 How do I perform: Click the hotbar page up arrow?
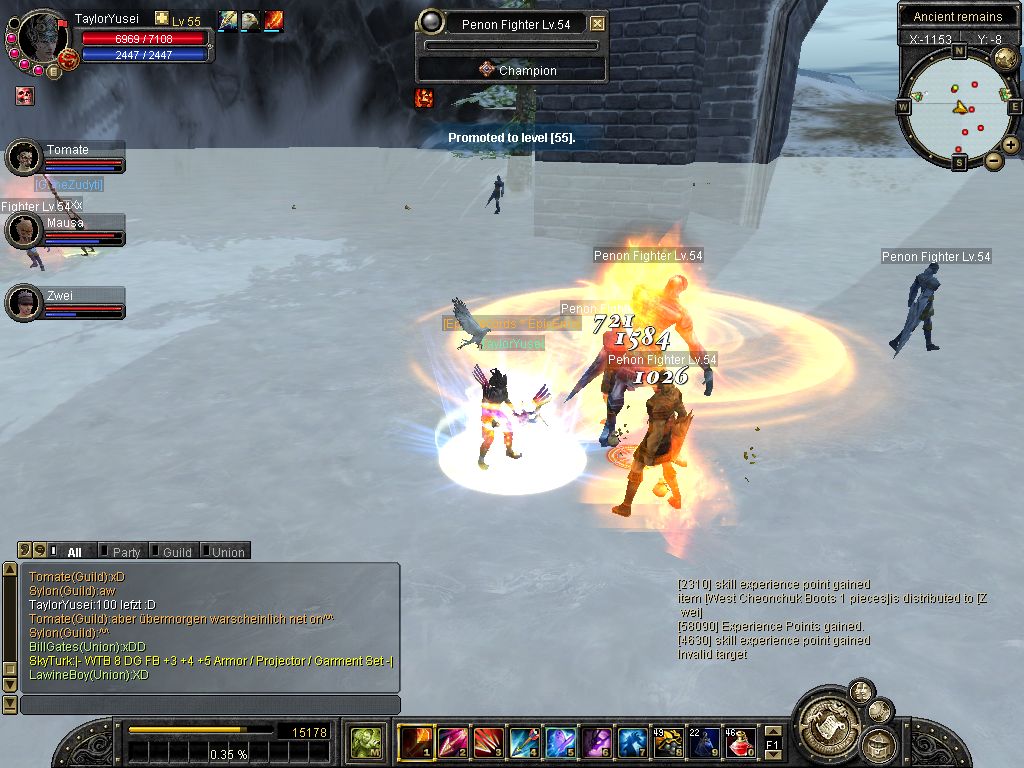click(x=772, y=731)
